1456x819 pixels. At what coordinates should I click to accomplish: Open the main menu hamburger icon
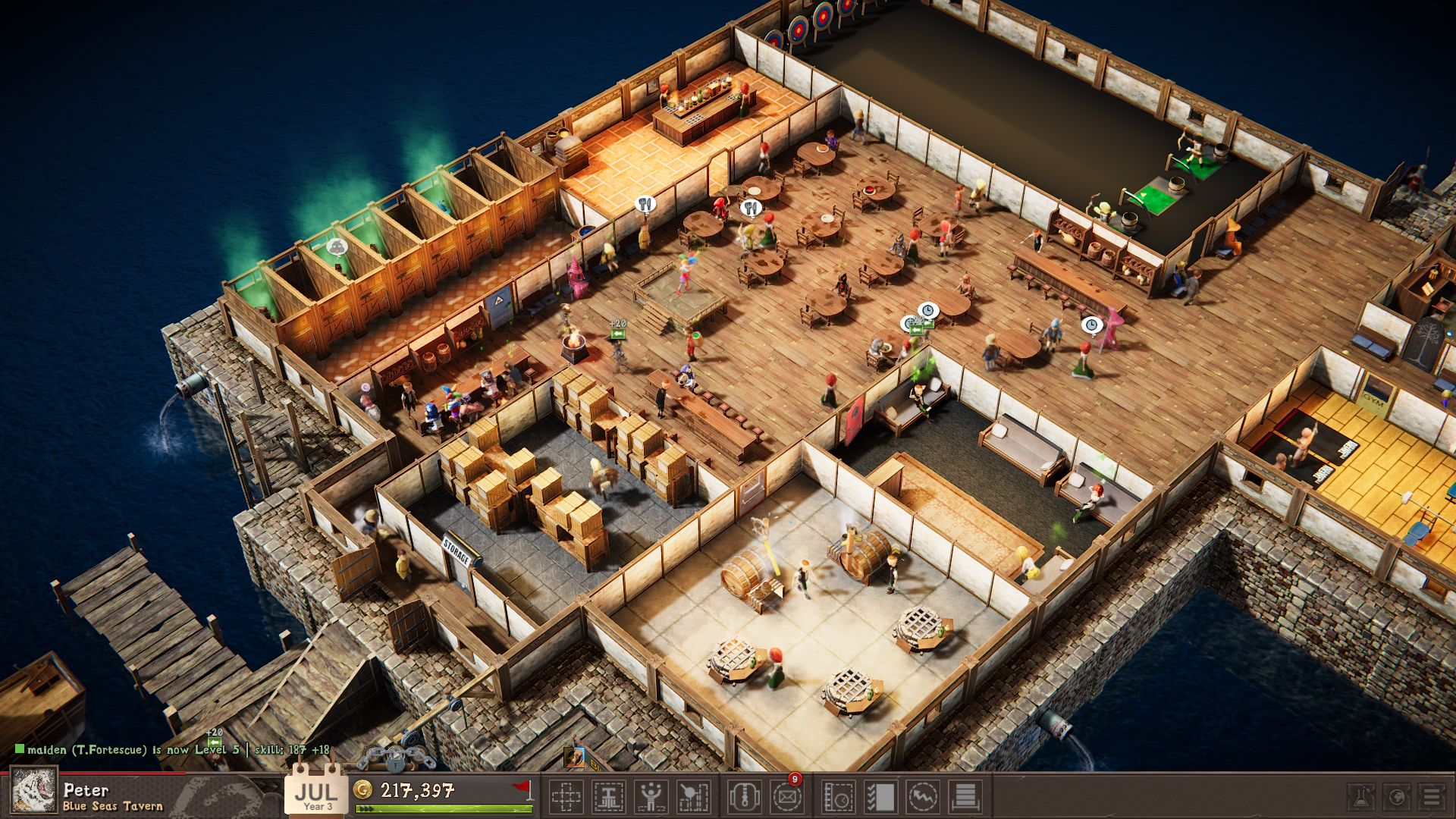click(1432, 795)
